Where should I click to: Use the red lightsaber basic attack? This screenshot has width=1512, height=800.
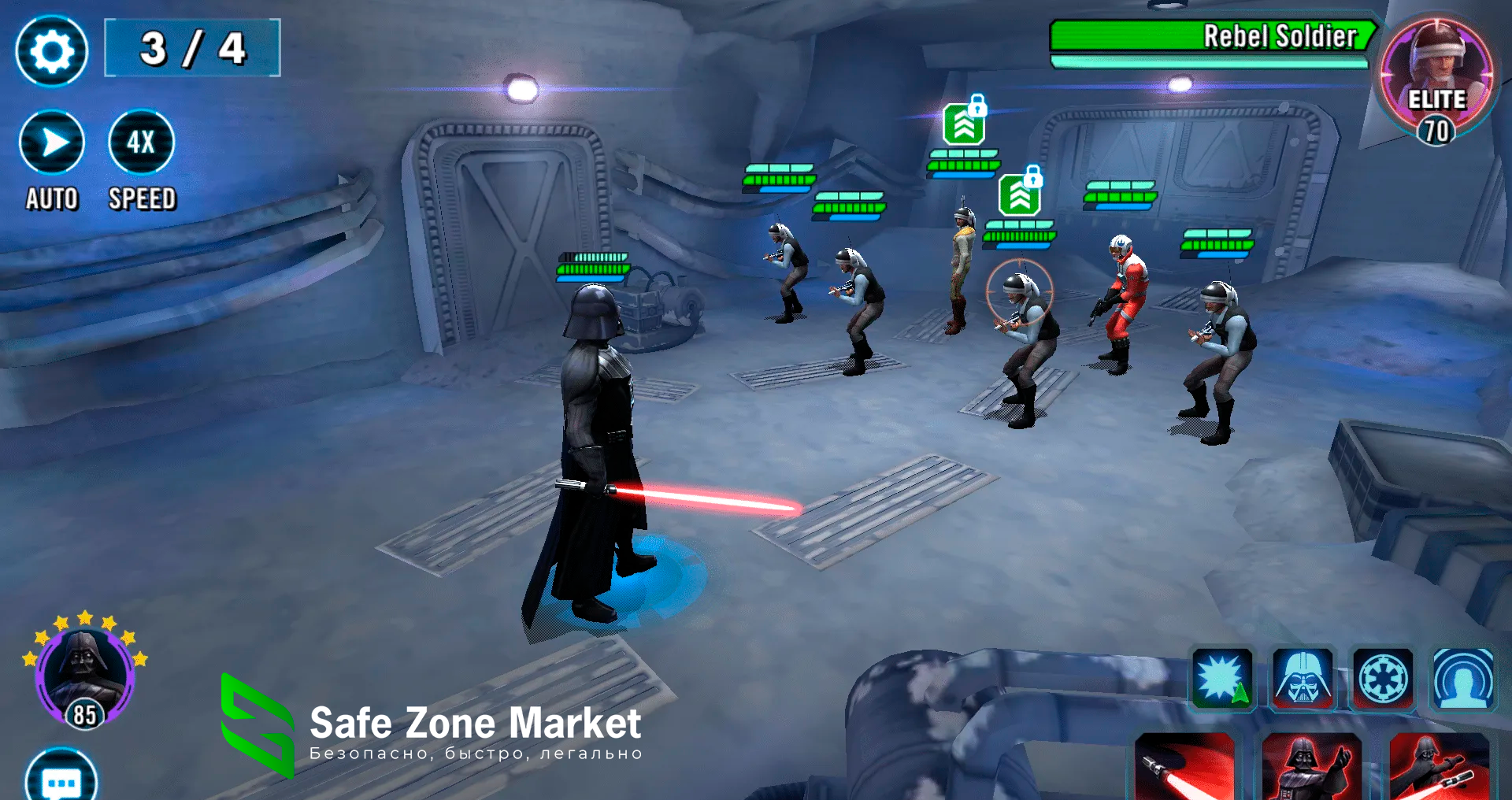tap(1184, 768)
